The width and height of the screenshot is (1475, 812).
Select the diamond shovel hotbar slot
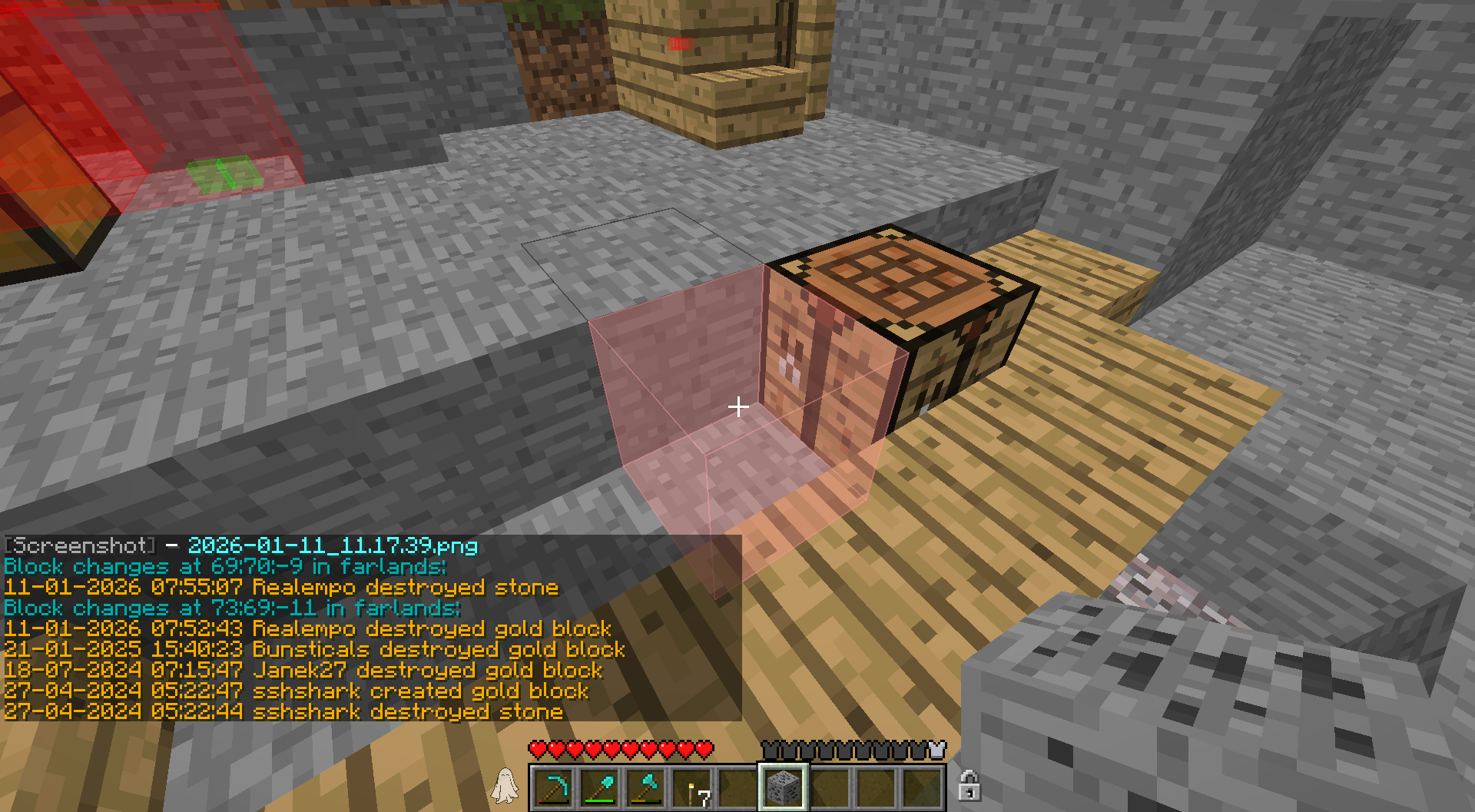[599, 787]
